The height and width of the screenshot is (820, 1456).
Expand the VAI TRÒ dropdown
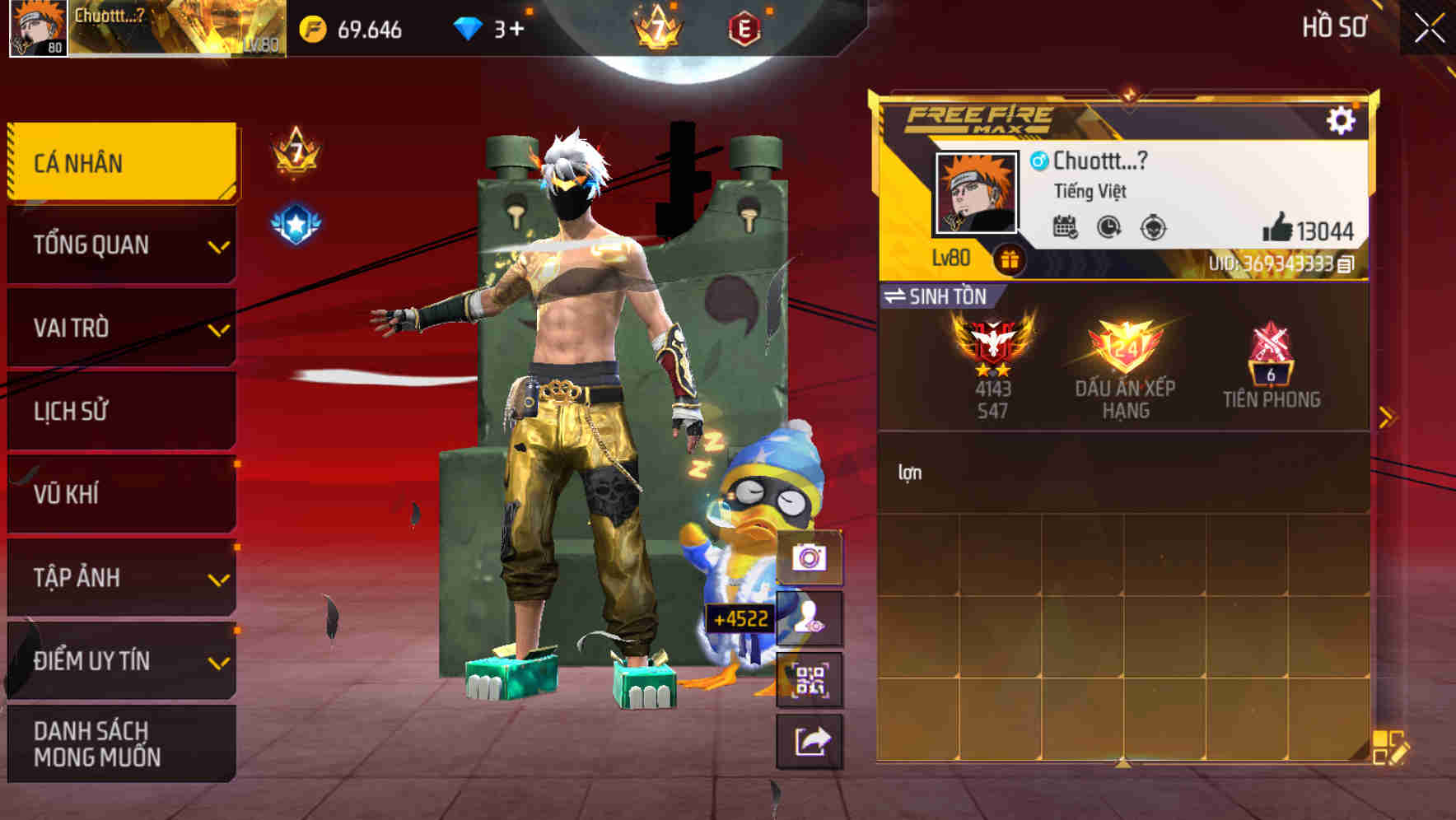pos(119,328)
